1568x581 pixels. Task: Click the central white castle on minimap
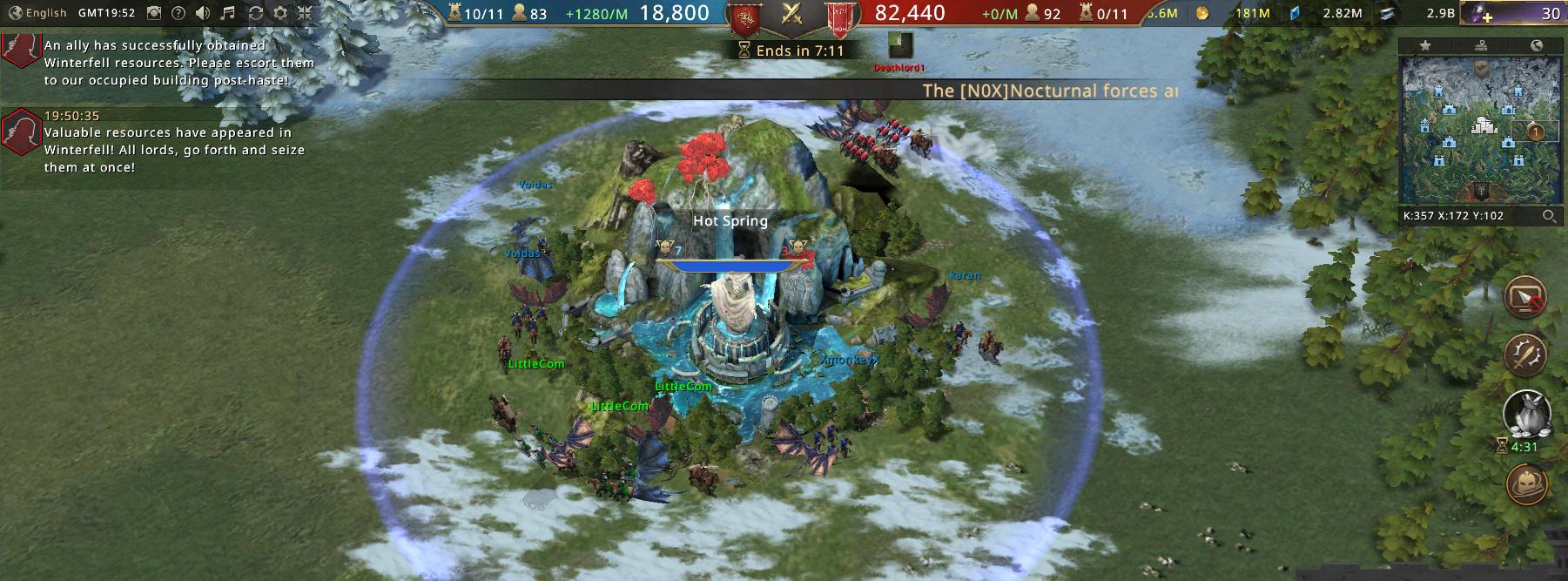1482,126
